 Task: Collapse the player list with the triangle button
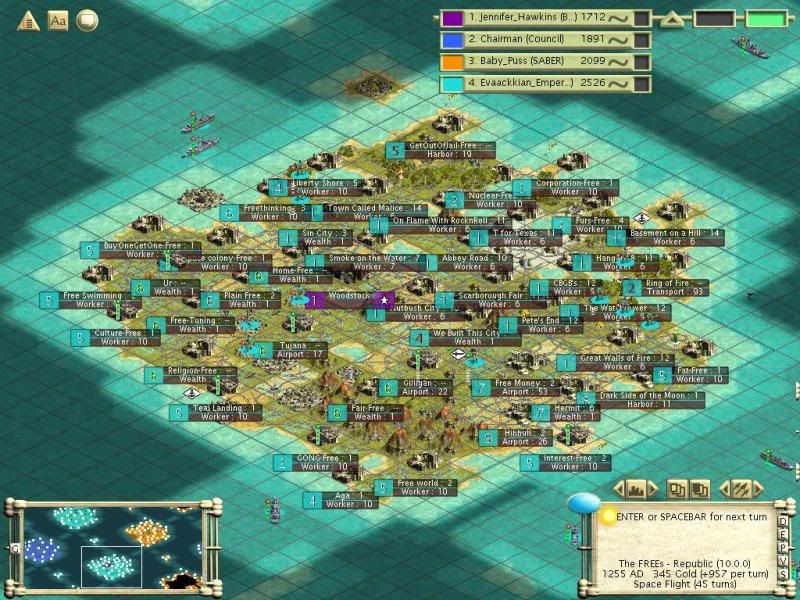point(673,18)
